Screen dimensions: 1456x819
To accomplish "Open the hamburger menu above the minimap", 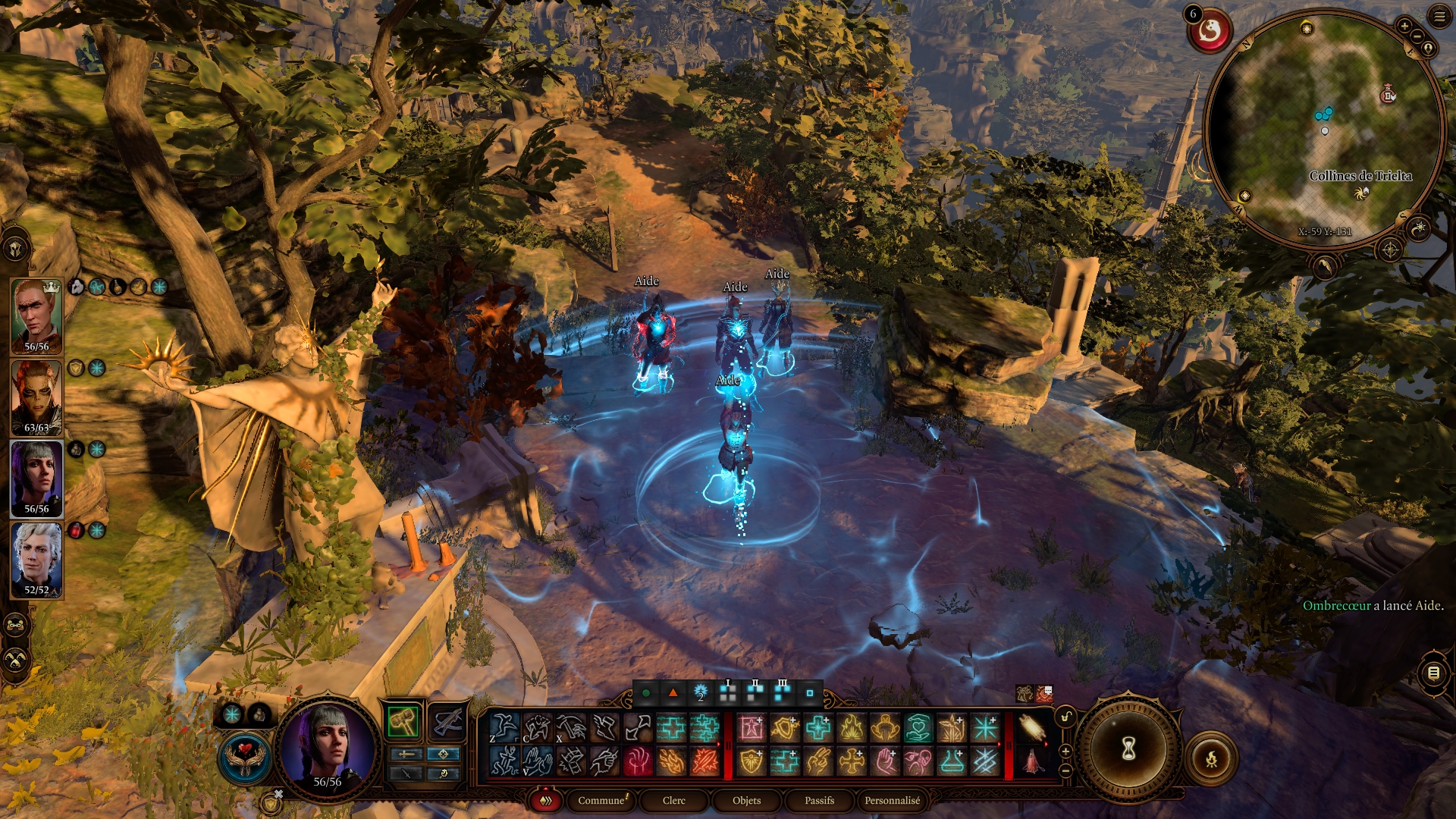I will pos(1439,16).
